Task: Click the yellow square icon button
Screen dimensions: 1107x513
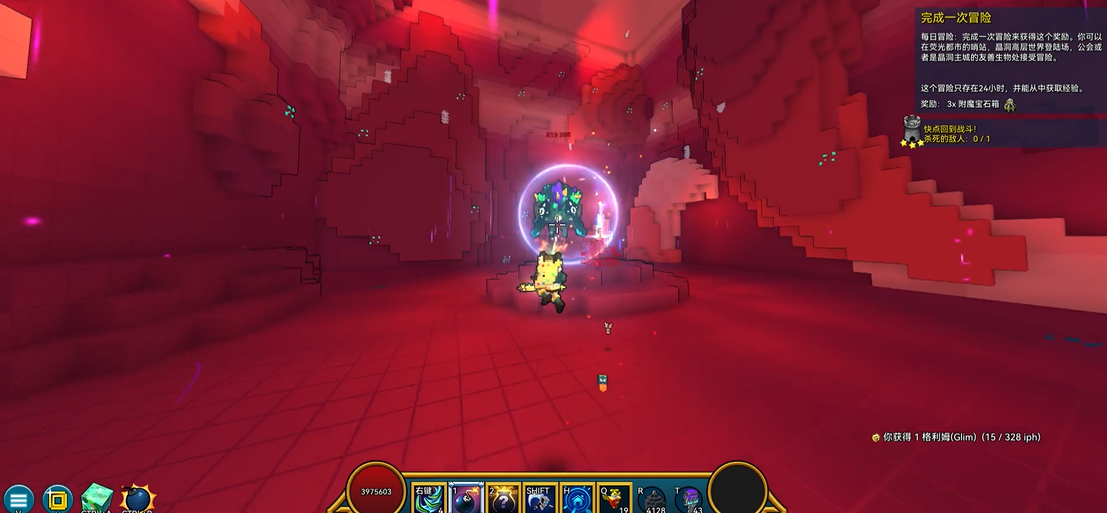Action: 58,498
